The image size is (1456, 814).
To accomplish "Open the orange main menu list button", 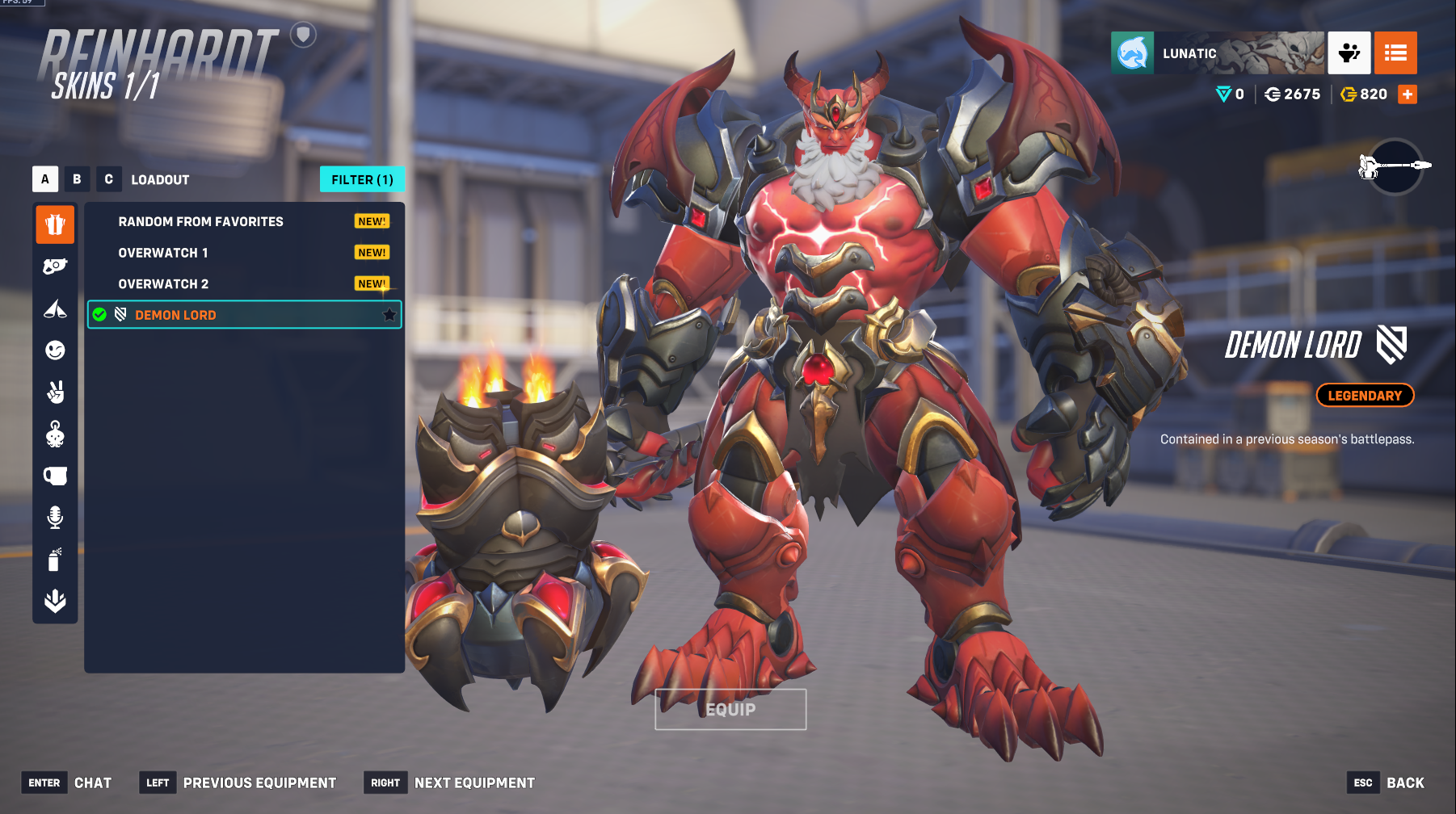I will [1395, 53].
